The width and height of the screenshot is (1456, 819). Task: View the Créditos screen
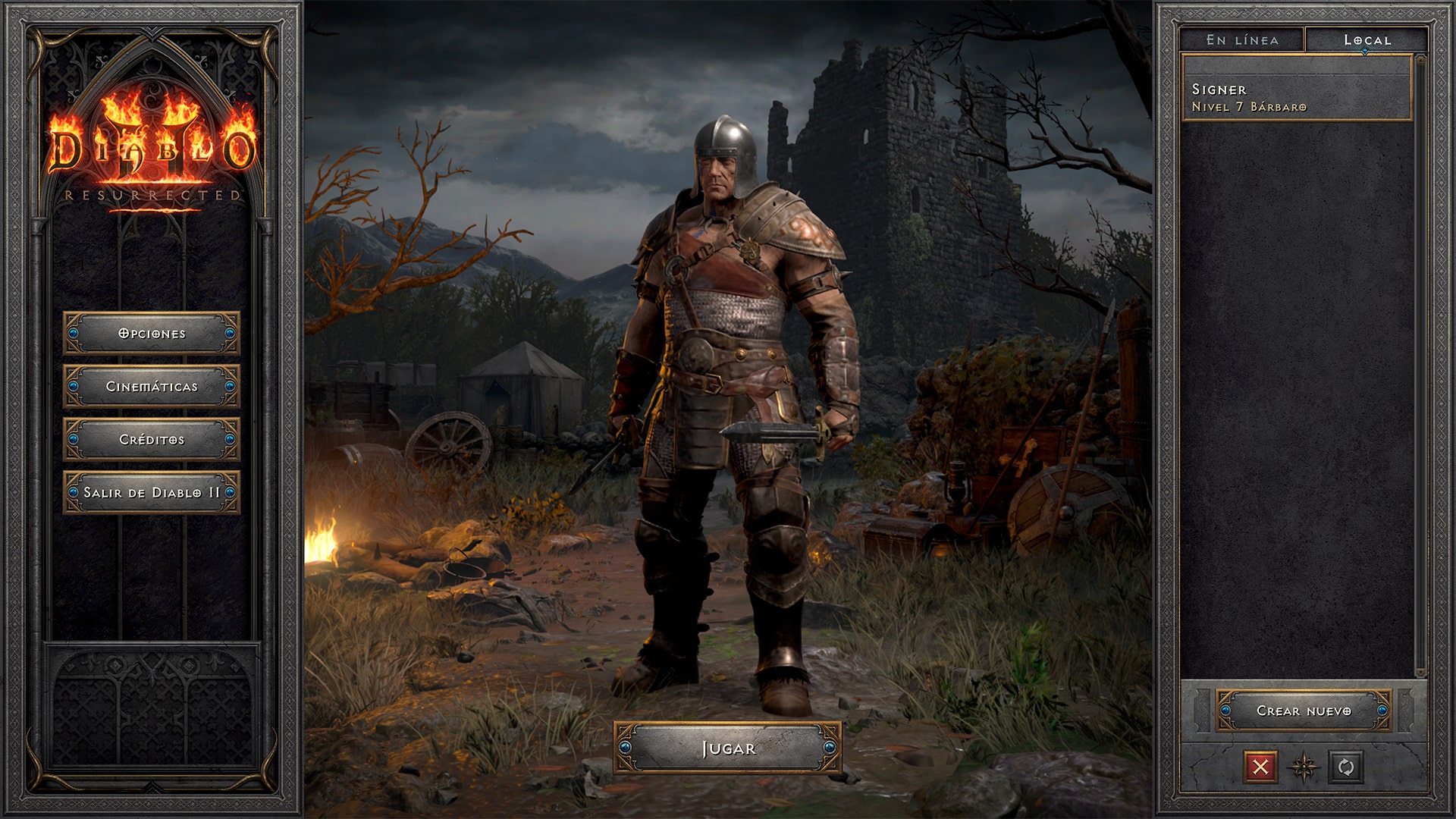152,439
